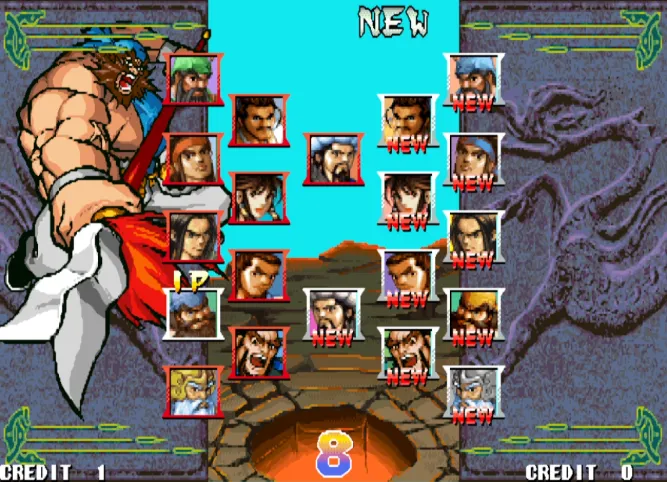This screenshot has height=482, width=667.
Task: Select the NEW brown-haired young man portrait
Action: pyautogui.click(x=407, y=275)
